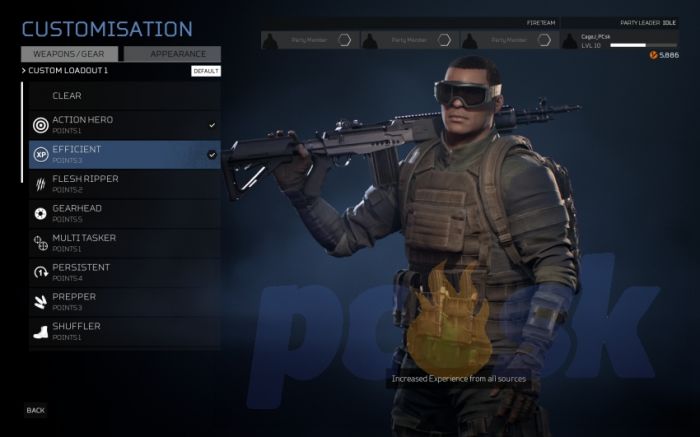The height and width of the screenshot is (437, 700).
Task: Pick the Flesh Ripper perk
Action: click(124, 184)
